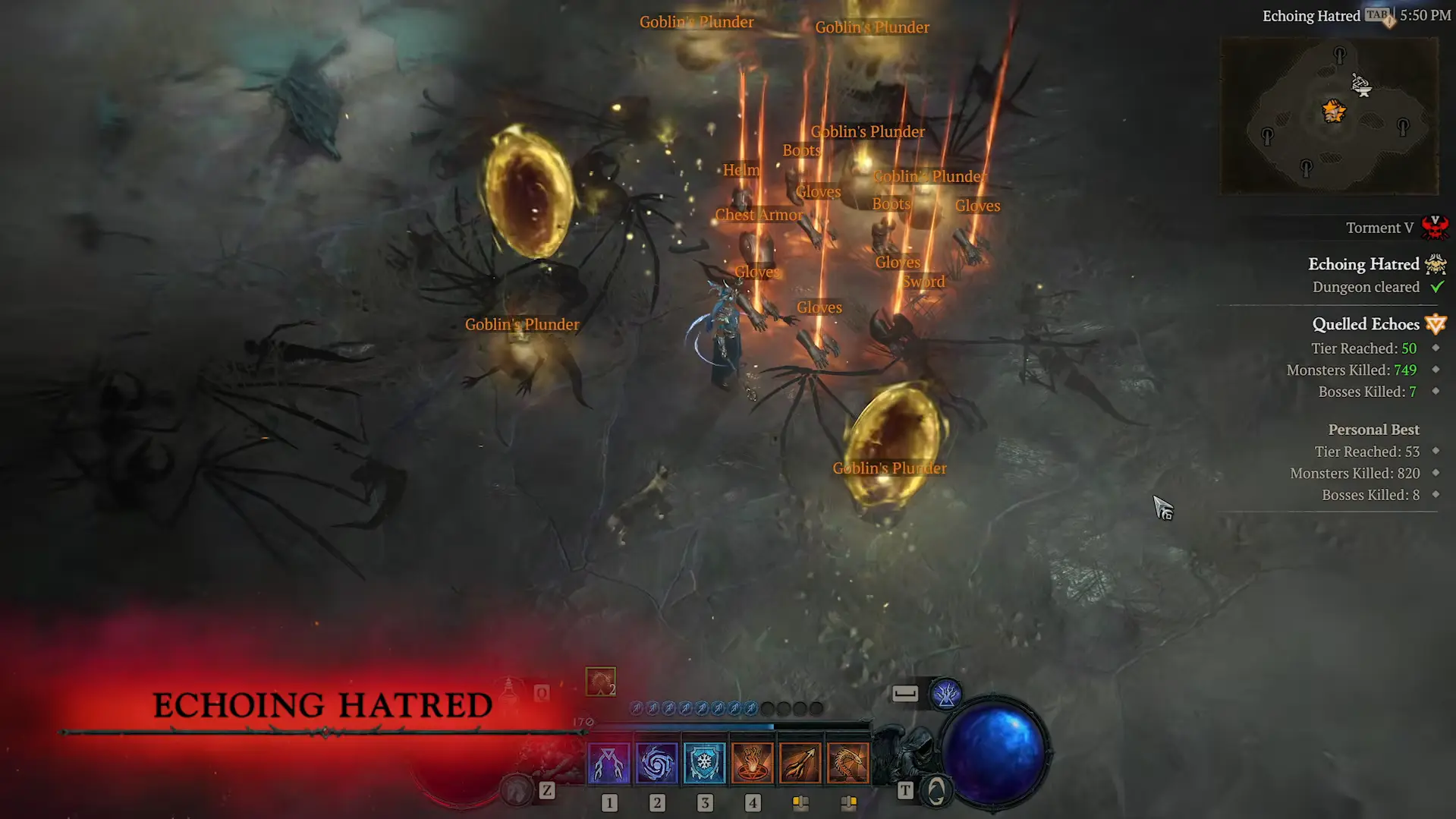Trigger the Inferno skill in slot 4
Screen dimensions: 1456x819
point(753,761)
